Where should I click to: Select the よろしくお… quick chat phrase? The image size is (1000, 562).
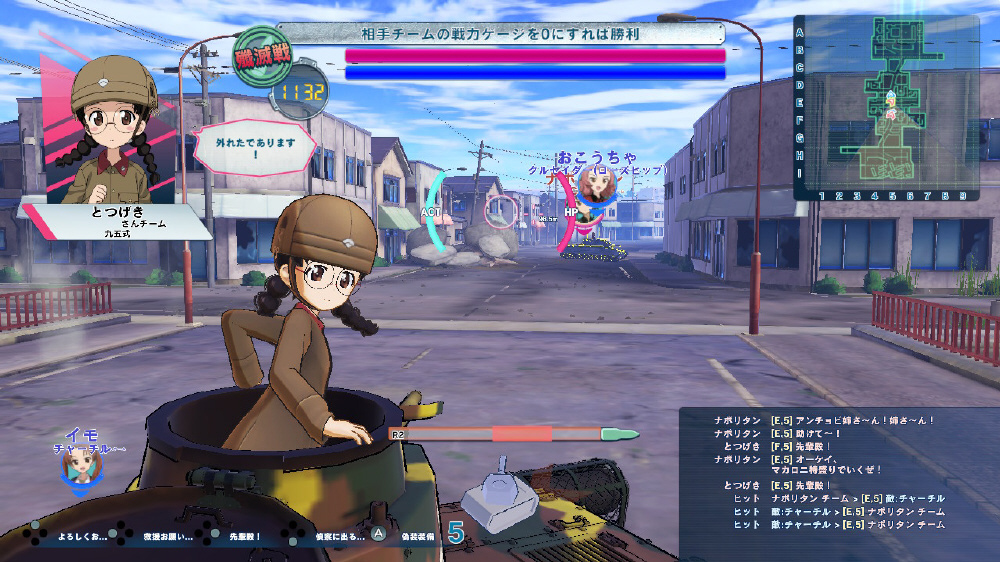[x=82, y=537]
